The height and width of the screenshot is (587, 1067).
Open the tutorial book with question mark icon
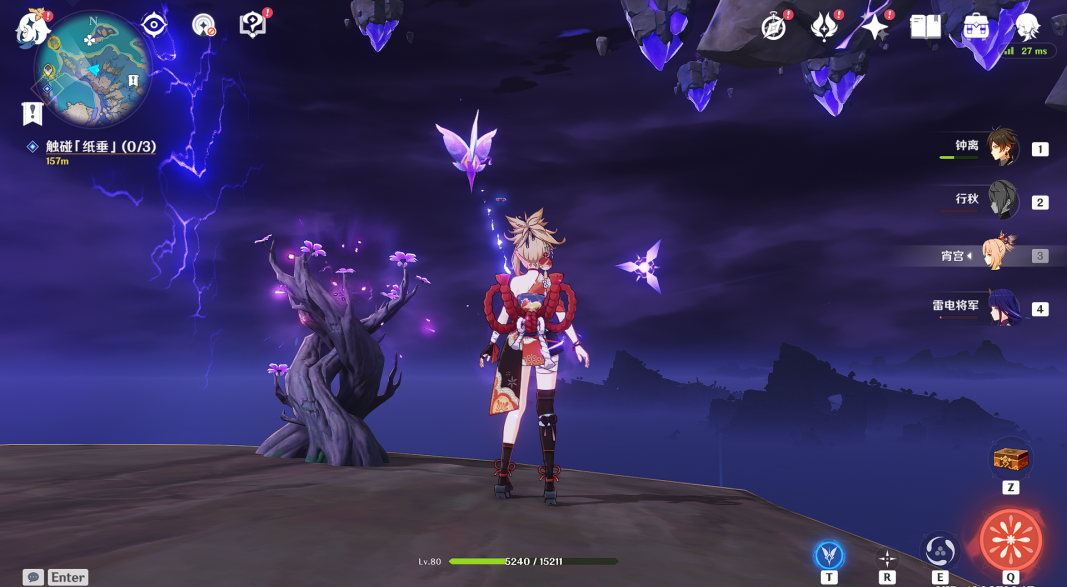254,25
